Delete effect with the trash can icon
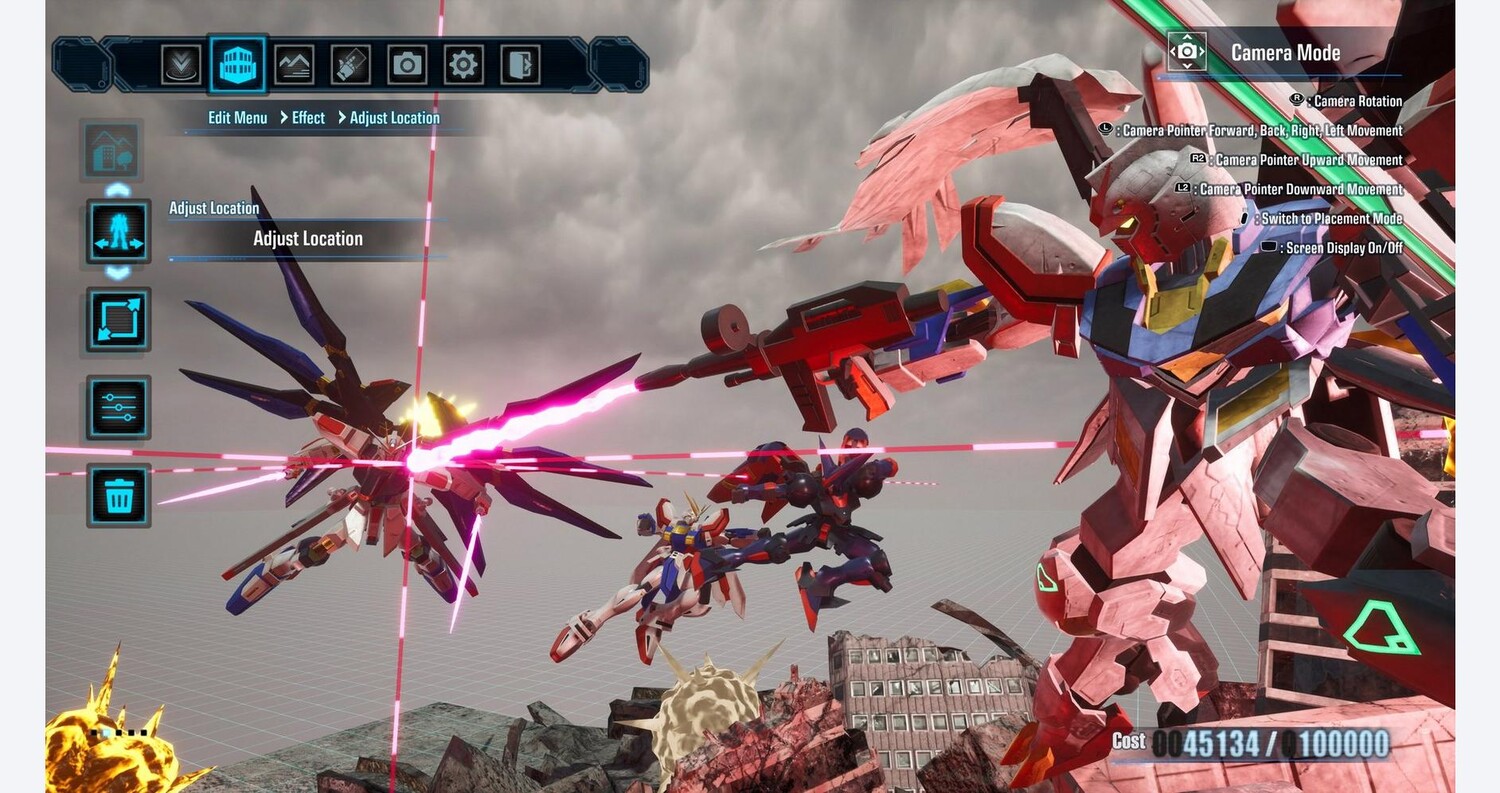 (118, 495)
